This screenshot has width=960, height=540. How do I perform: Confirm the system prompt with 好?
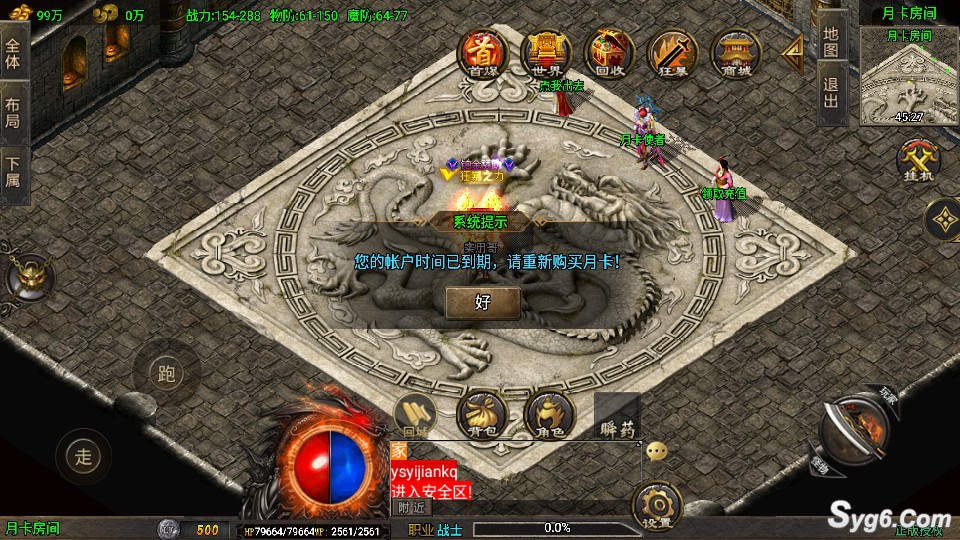pos(483,302)
